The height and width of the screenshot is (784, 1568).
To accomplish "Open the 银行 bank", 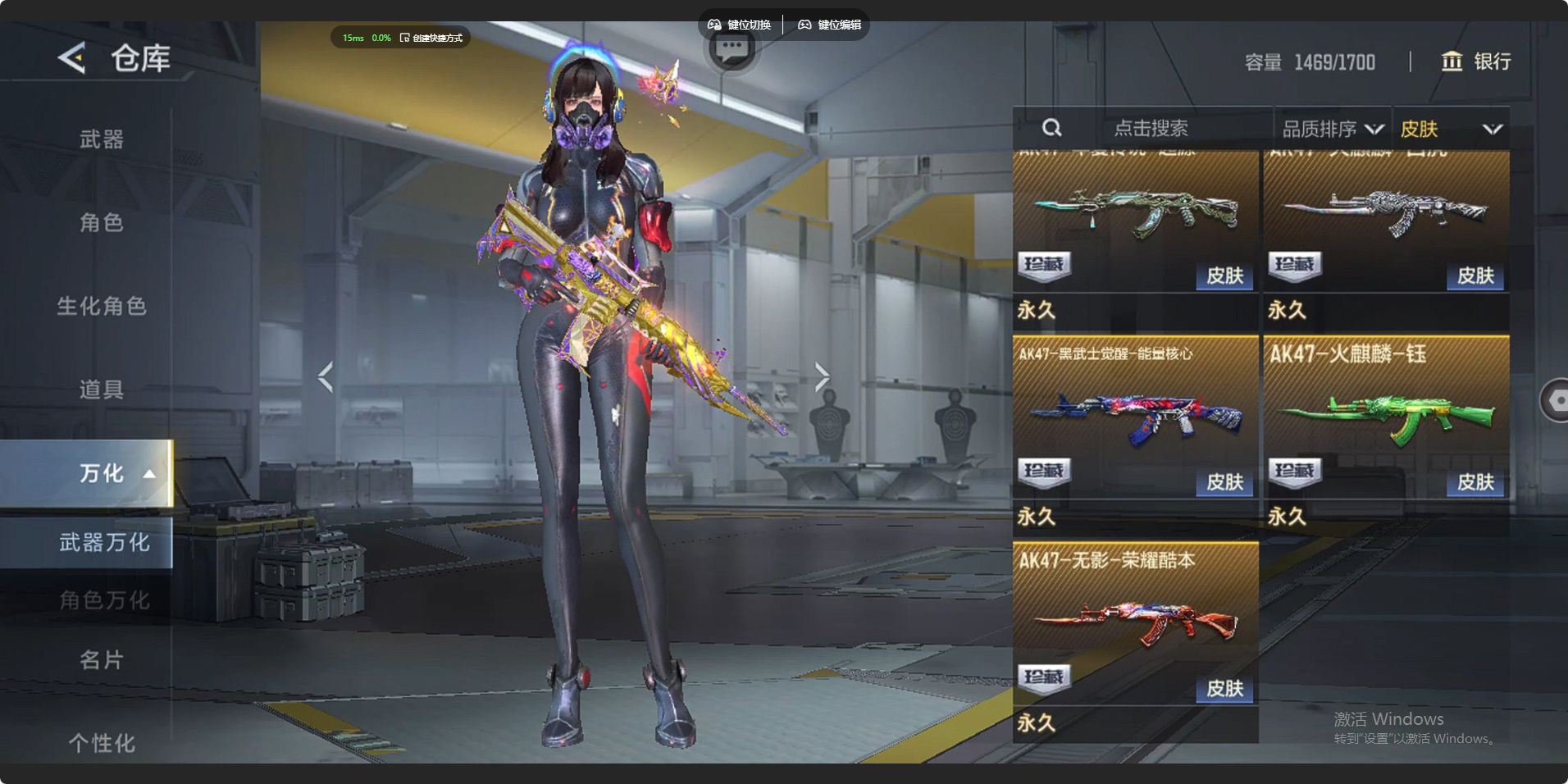I will point(1476,62).
